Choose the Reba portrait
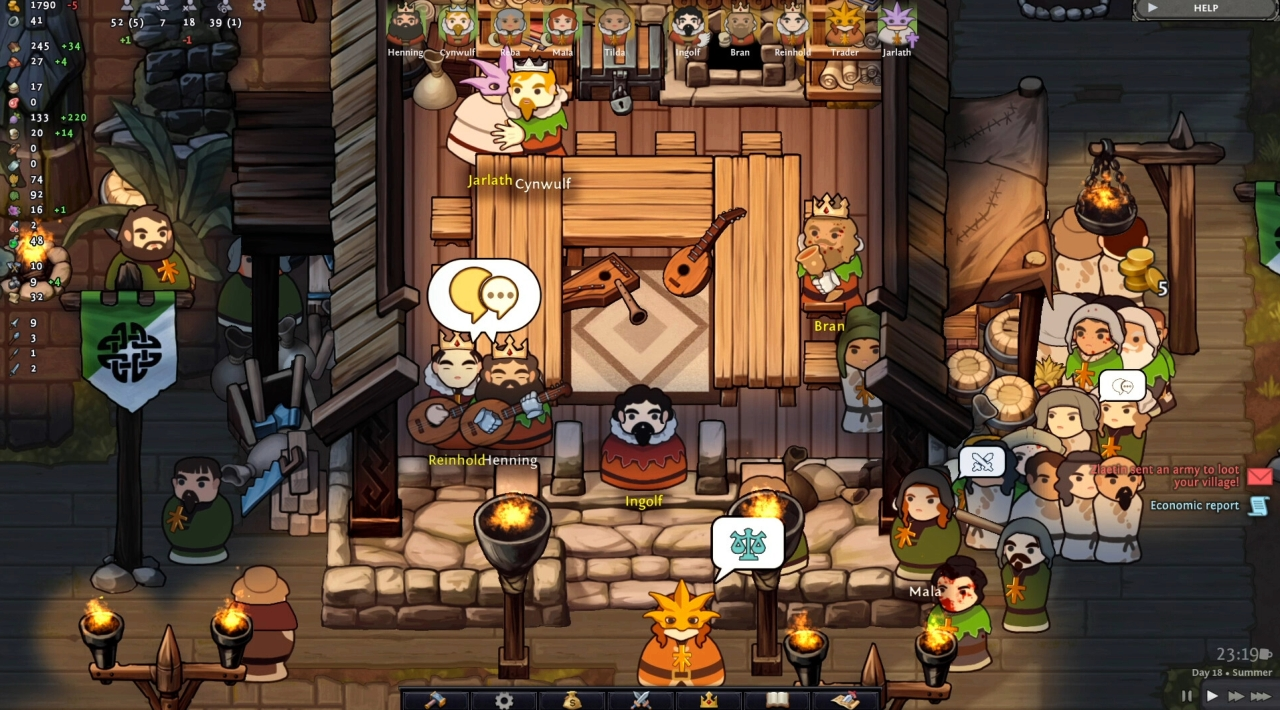 (x=510, y=27)
